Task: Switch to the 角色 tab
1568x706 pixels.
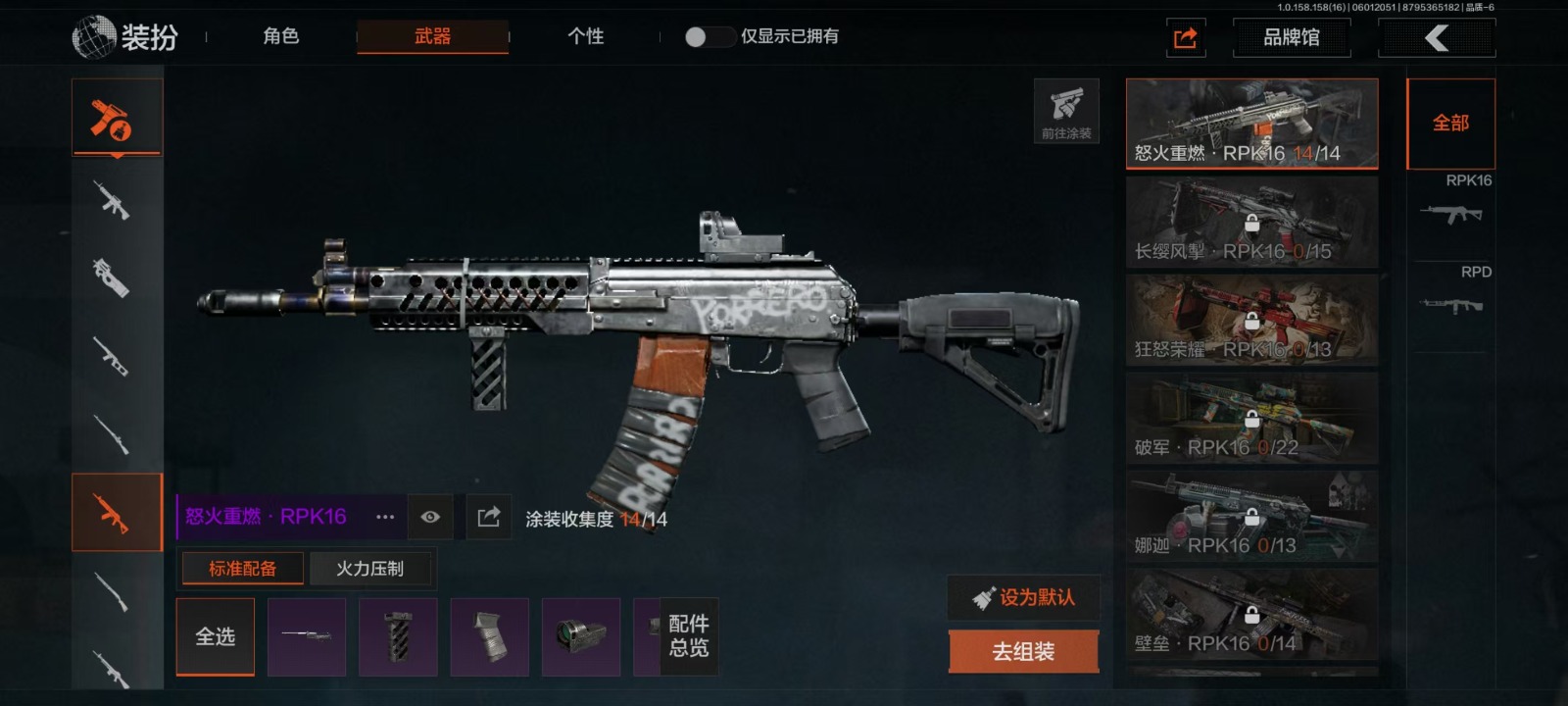Action: pyautogui.click(x=280, y=36)
